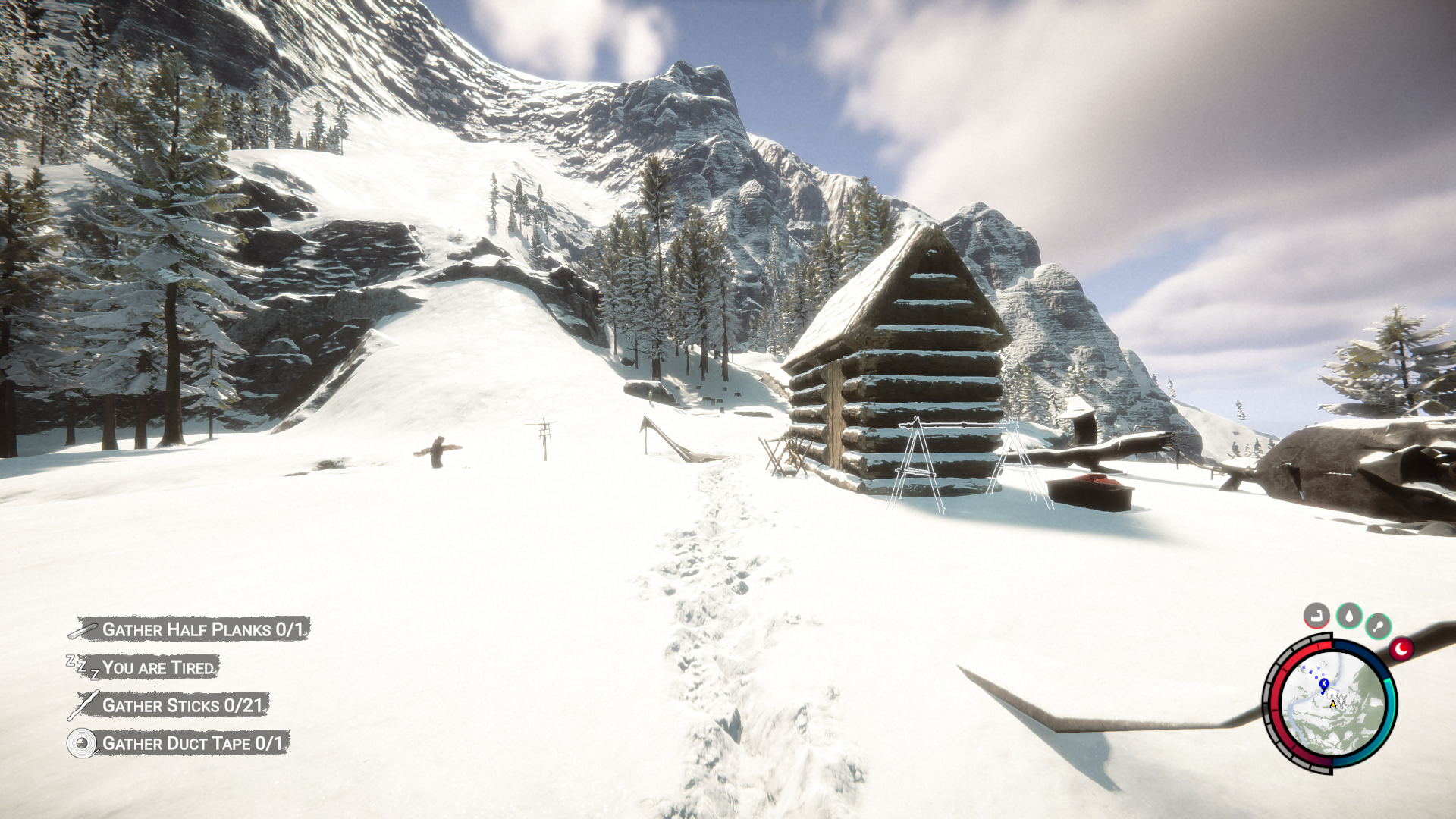Check the water drop thirst icon

1349,615
